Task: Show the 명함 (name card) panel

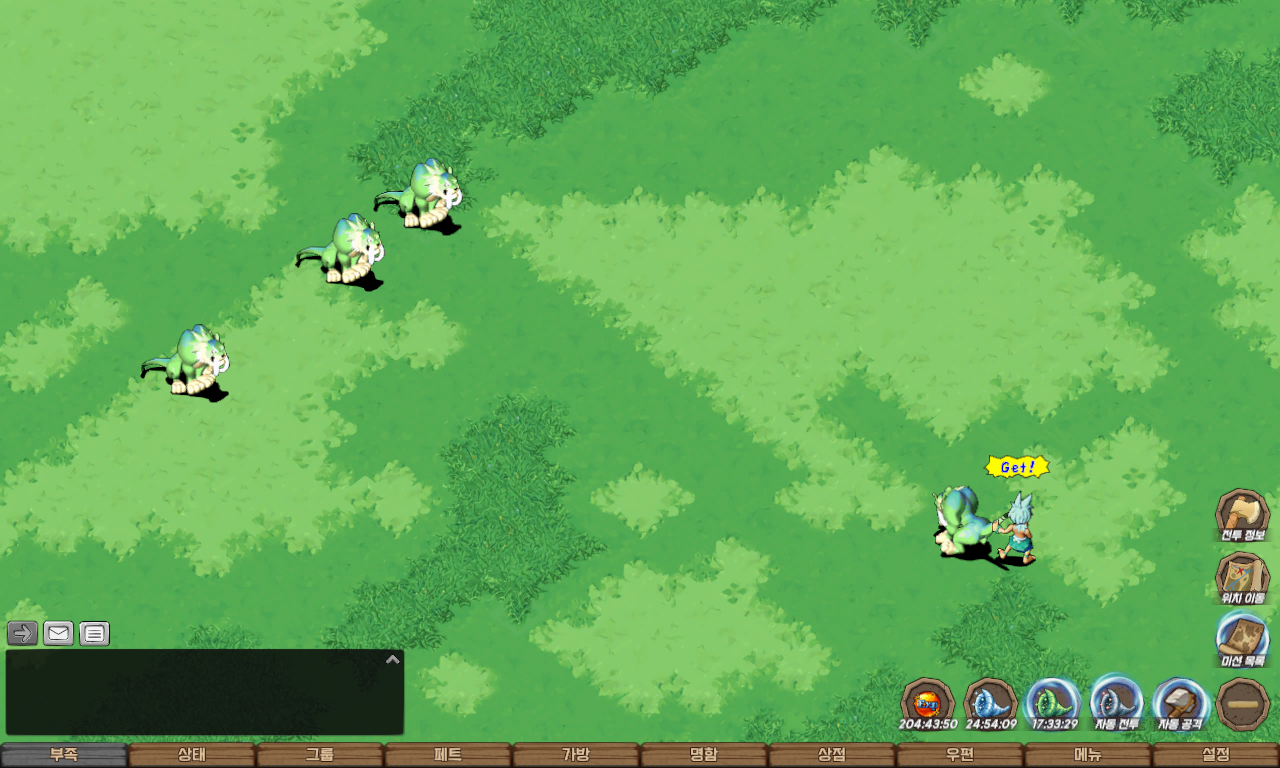Action: point(703,755)
